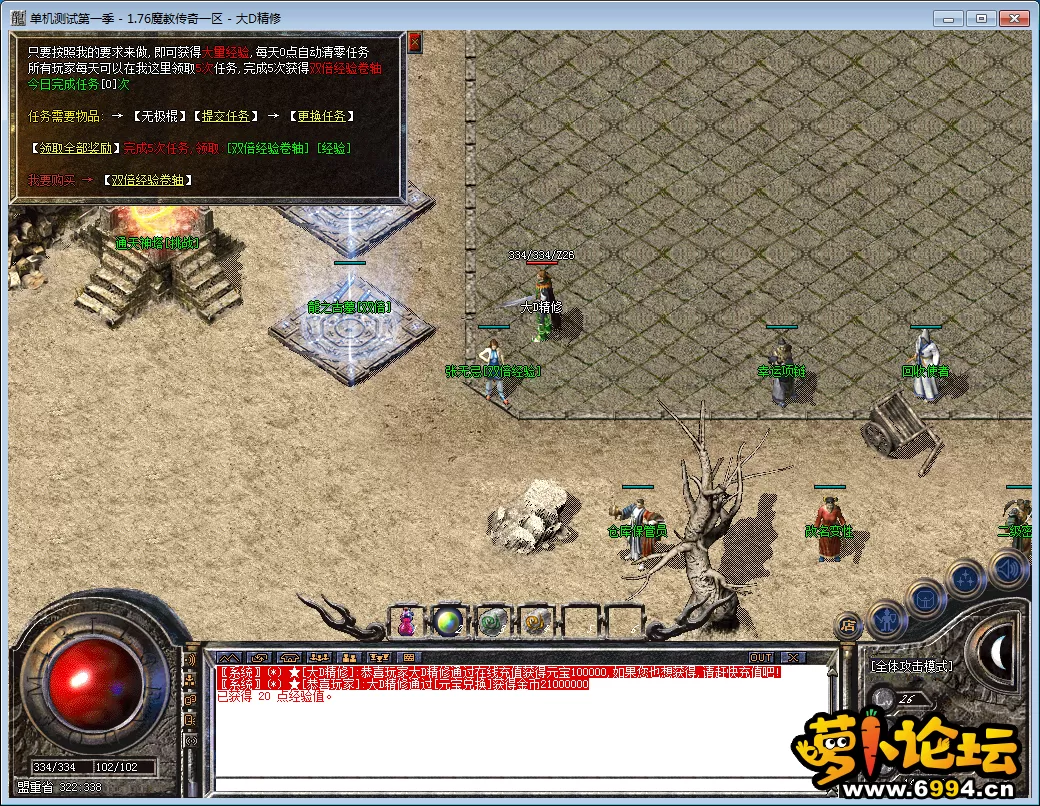The height and width of the screenshot is (806, 1040).
Task: Click the 提交任务 (submit task) link
Action: (x=225, y=116)
